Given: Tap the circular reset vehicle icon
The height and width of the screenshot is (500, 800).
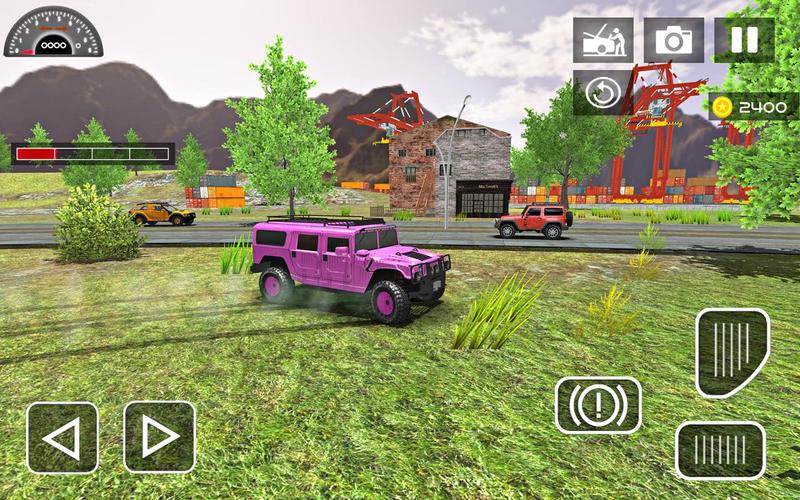Looking at the screenshot, I should pyautogui.click(x=602, y=93).
